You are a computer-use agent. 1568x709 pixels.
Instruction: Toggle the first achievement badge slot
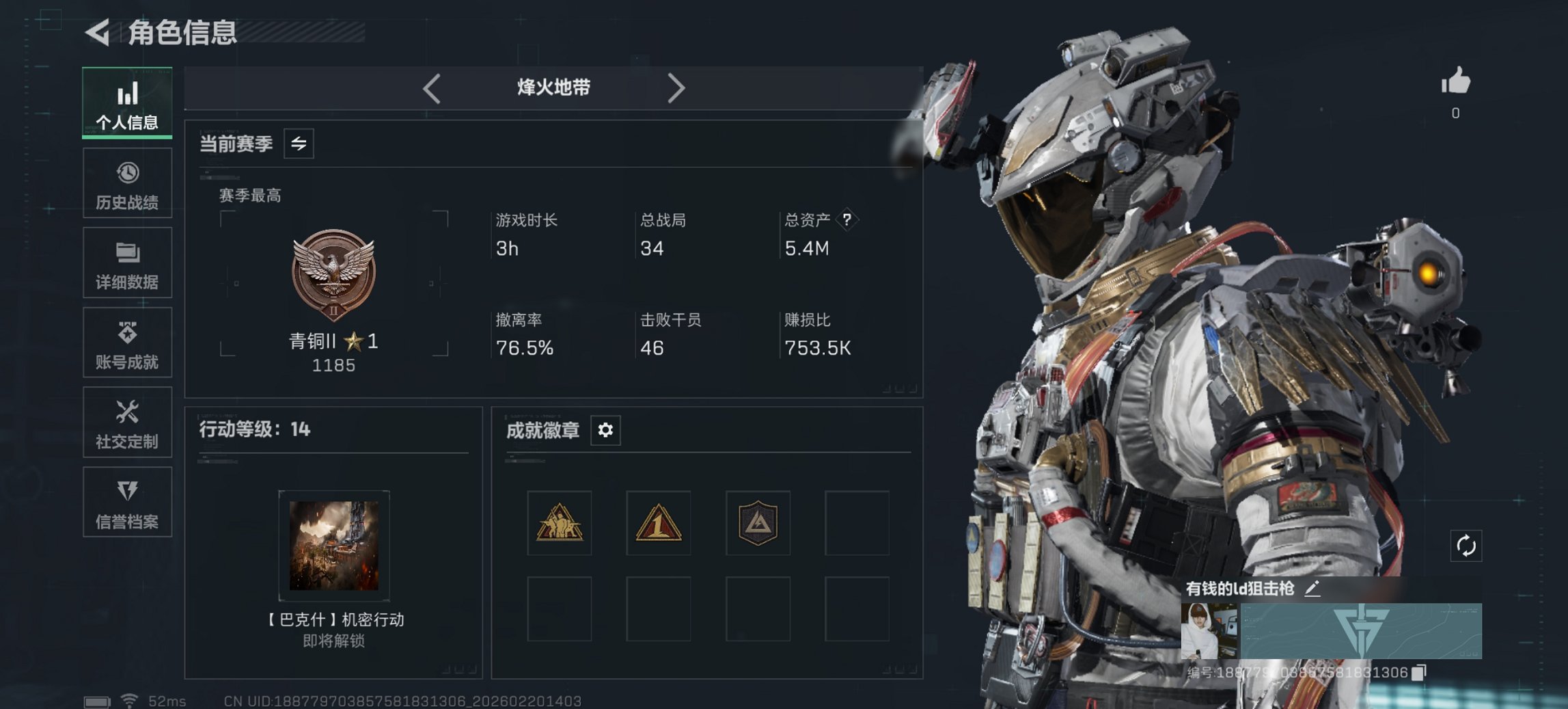pos(559,524)
